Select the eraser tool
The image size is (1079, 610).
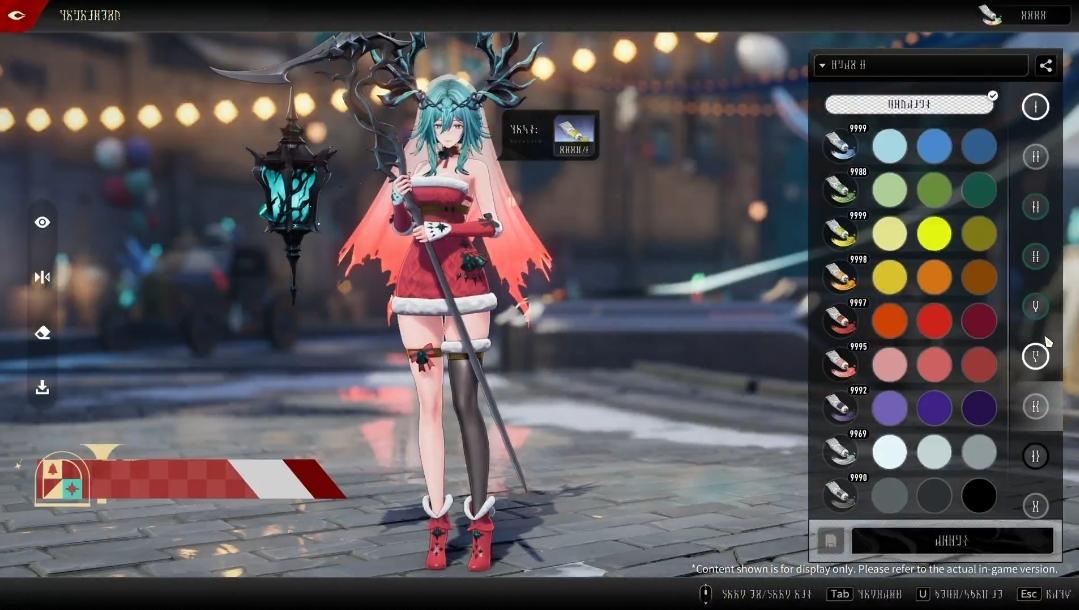(x=42, y=333)
